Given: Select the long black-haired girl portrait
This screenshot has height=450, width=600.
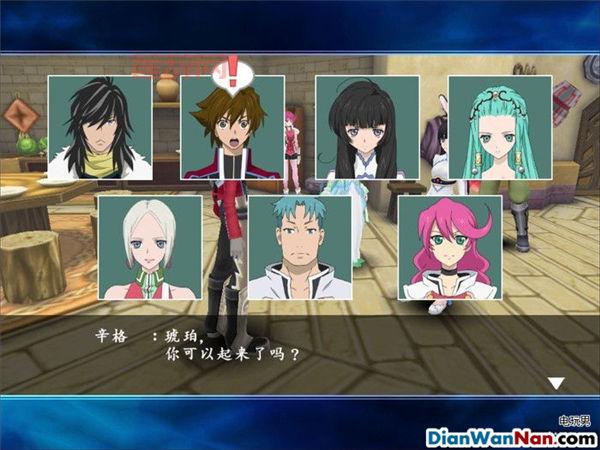Looking at the screenshot, I should tap(367, 128).
